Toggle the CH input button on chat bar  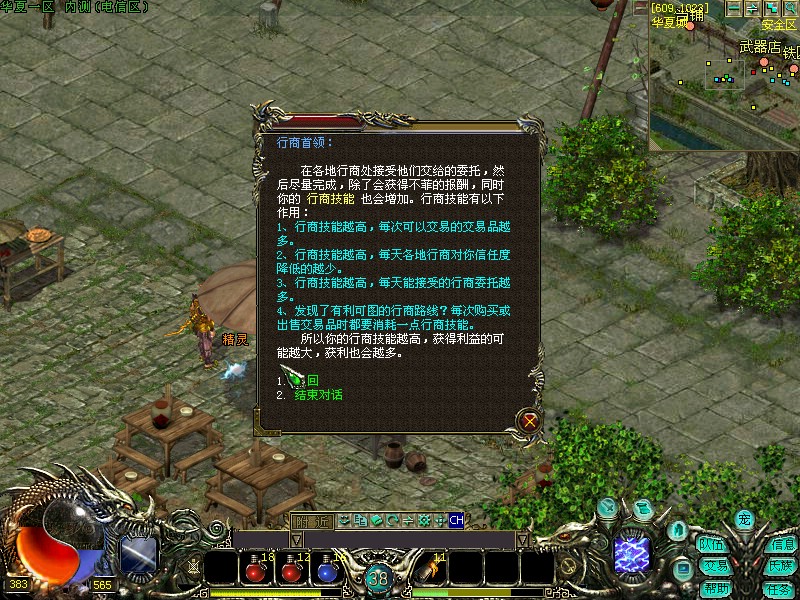pos(456,520)
